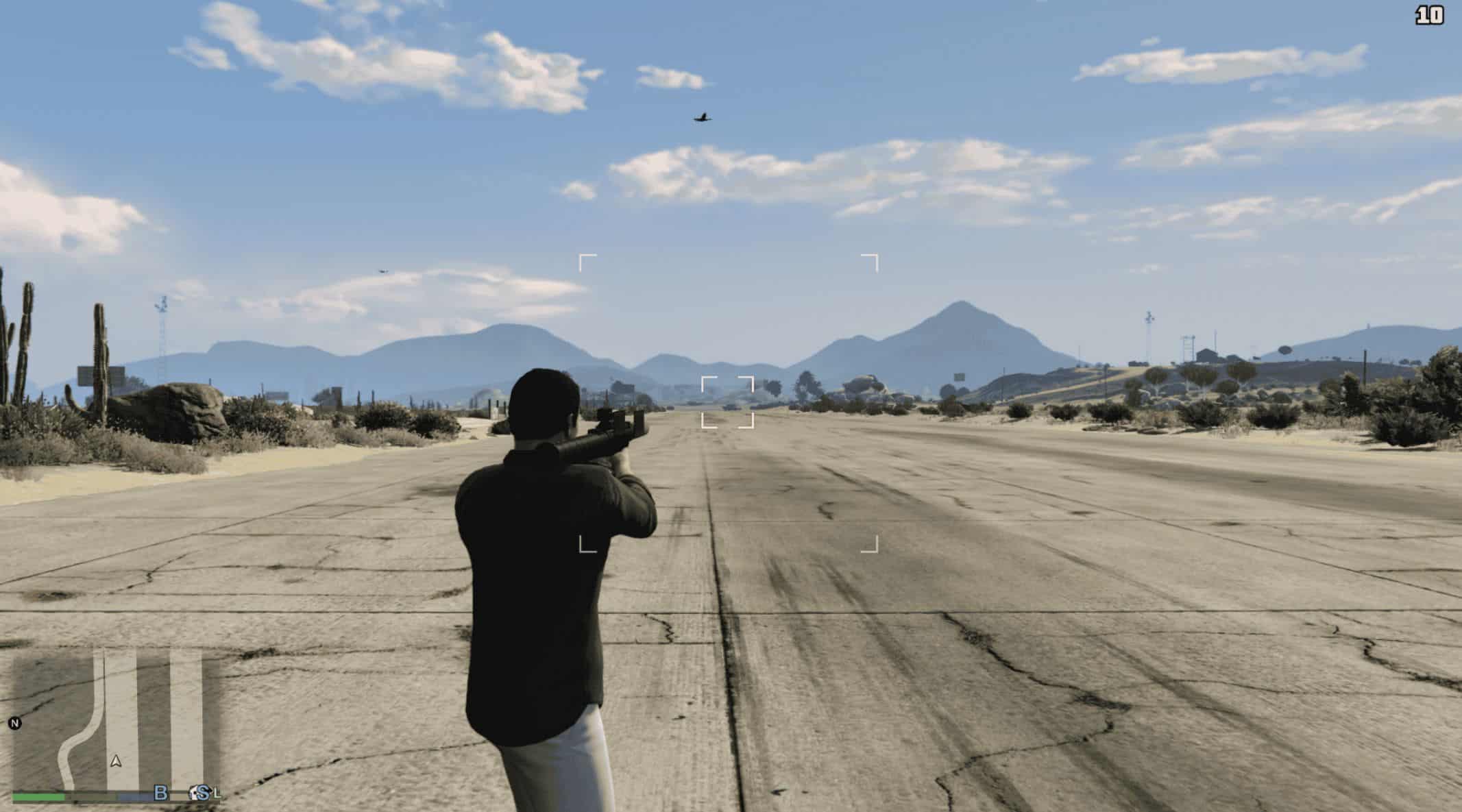Click the player arrow on the minimap
The width and height of the screenshot is (1462, 812).
click(x=116, y=761)
